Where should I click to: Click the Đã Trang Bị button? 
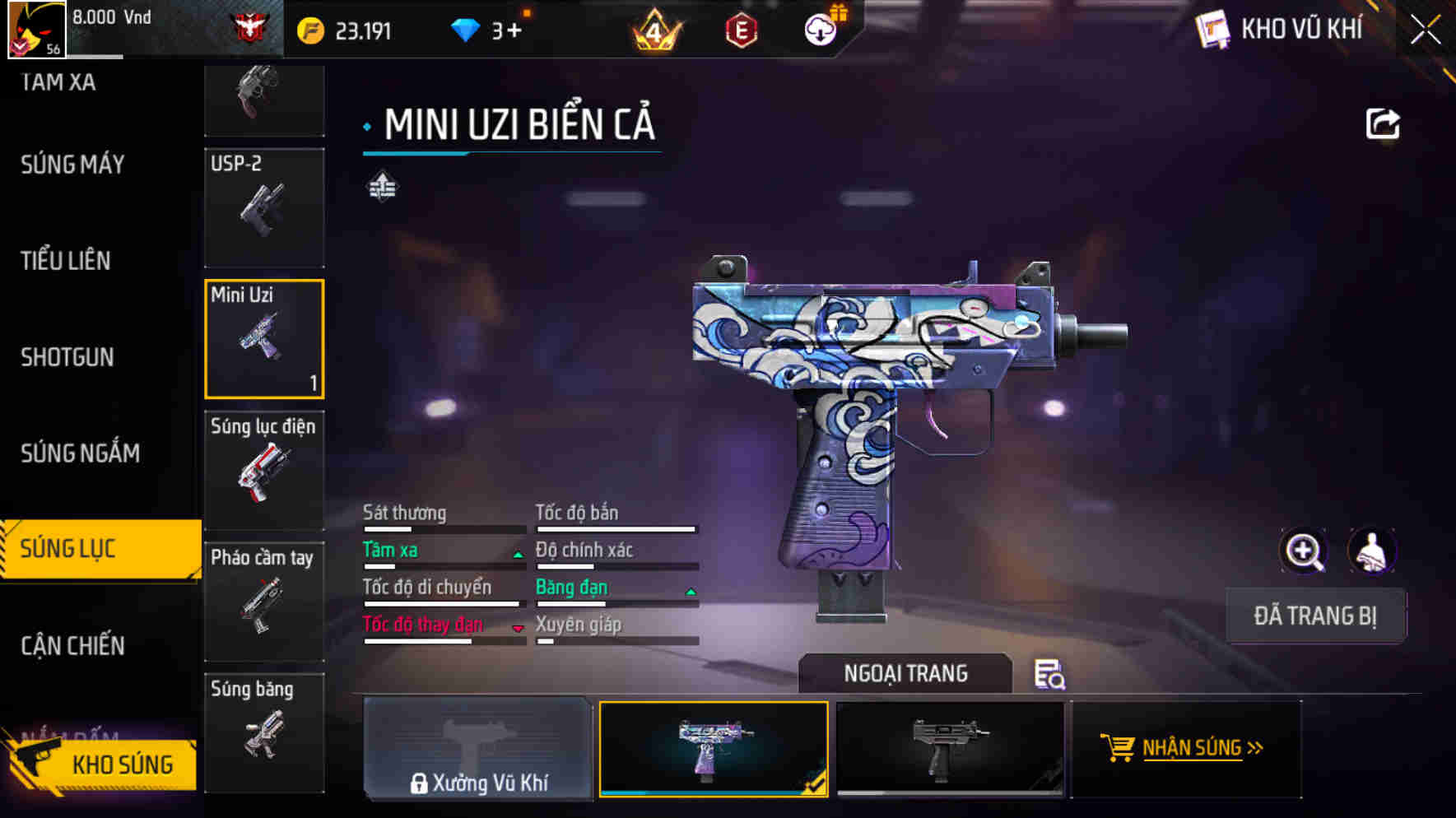pyautogui.click(x=1315, y=616)
